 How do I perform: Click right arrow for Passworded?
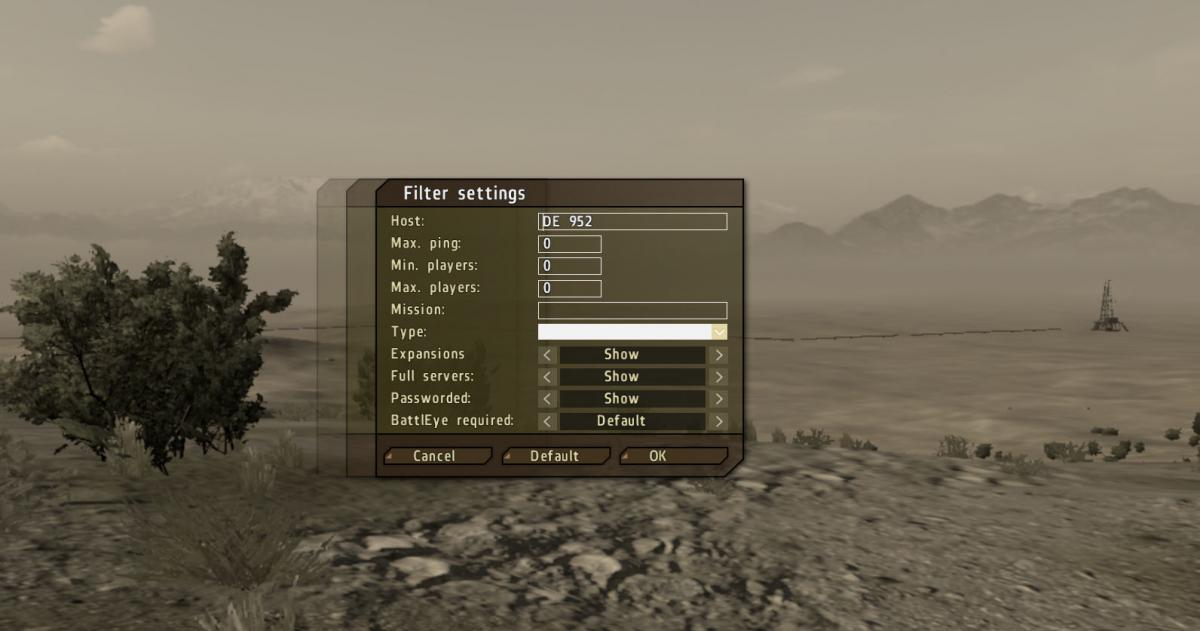[719, 399]
